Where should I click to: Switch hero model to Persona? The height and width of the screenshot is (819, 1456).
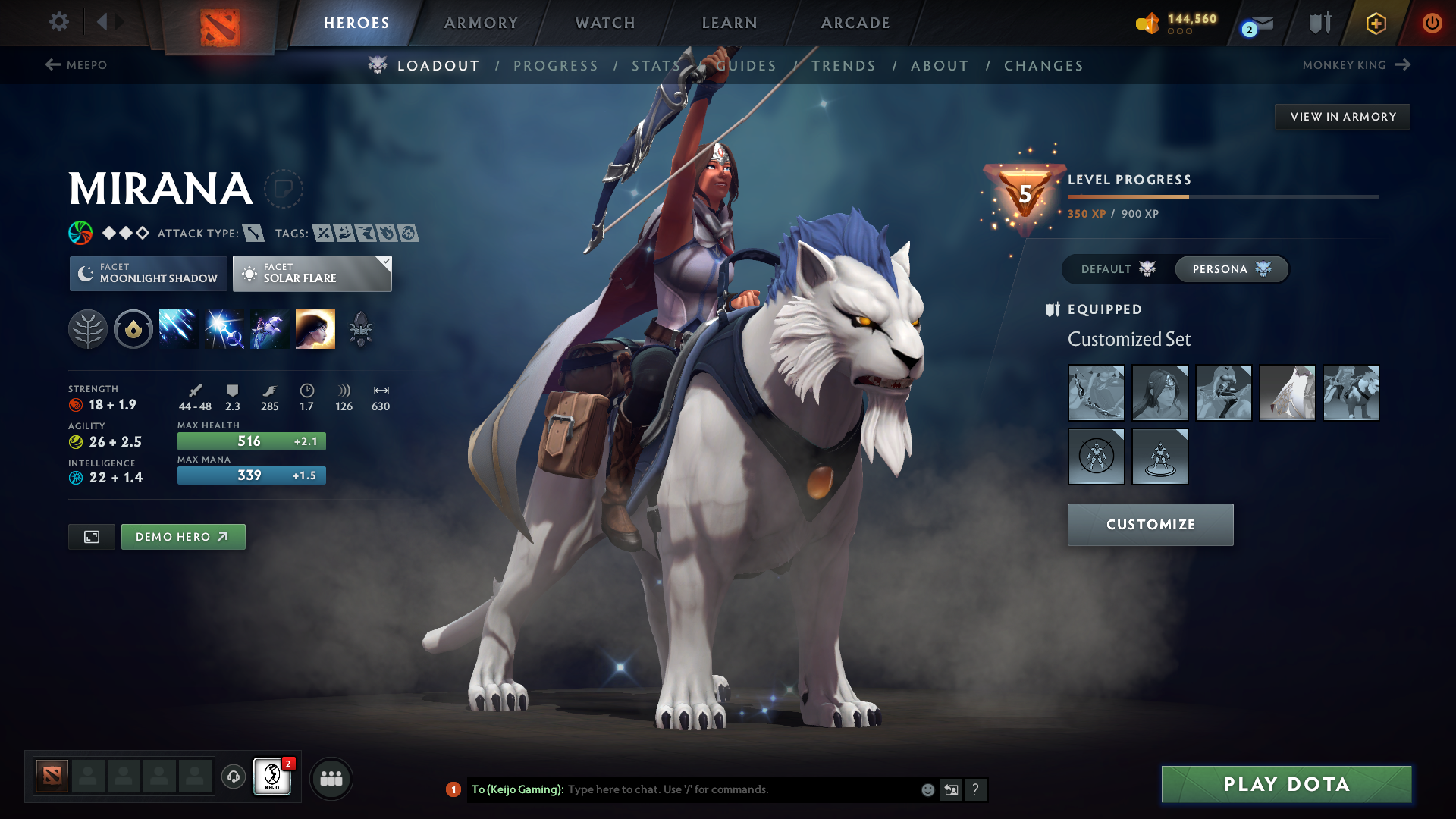[1231, 269]
